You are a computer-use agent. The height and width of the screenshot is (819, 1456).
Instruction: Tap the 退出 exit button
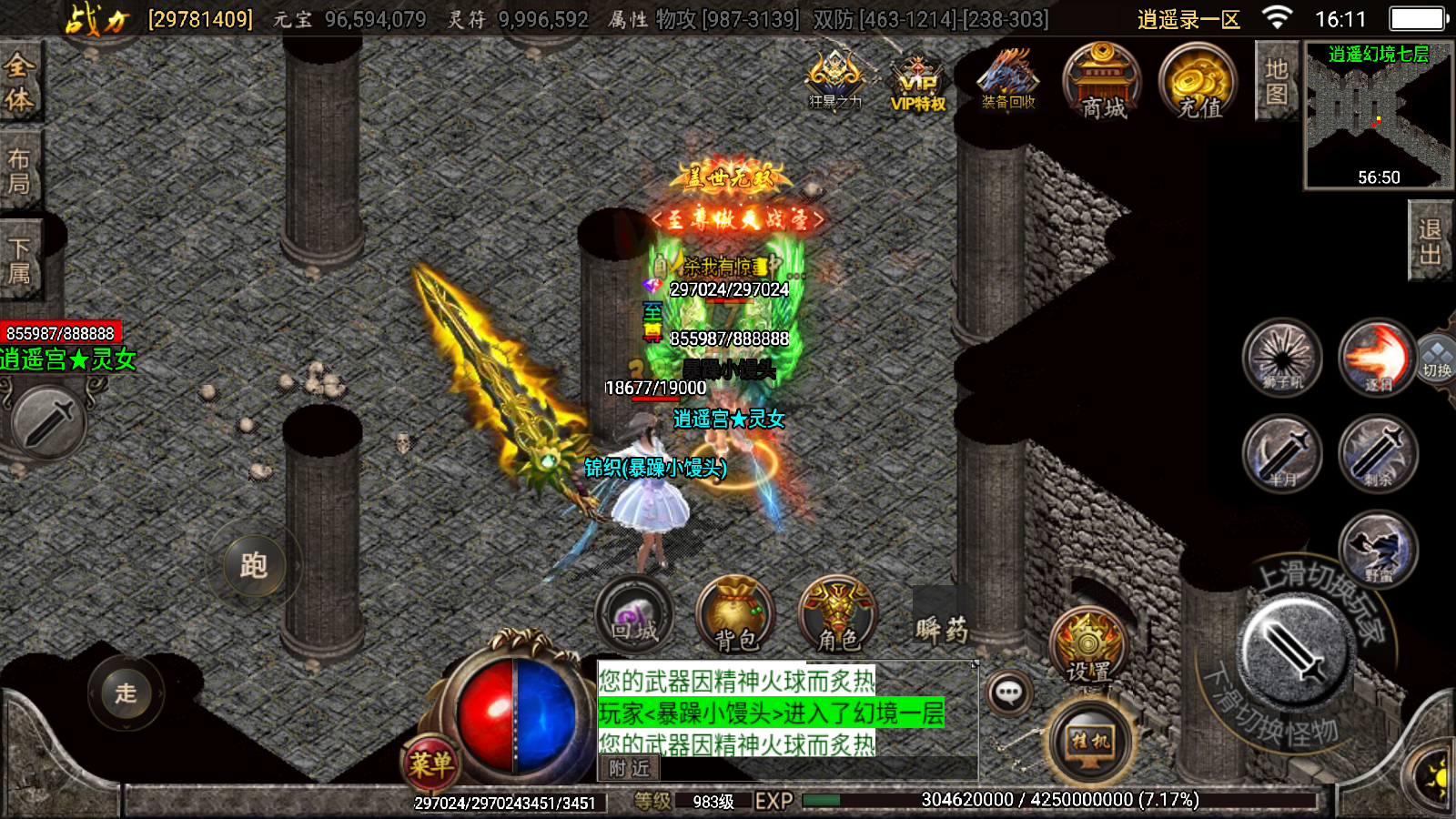point(1430,241)
